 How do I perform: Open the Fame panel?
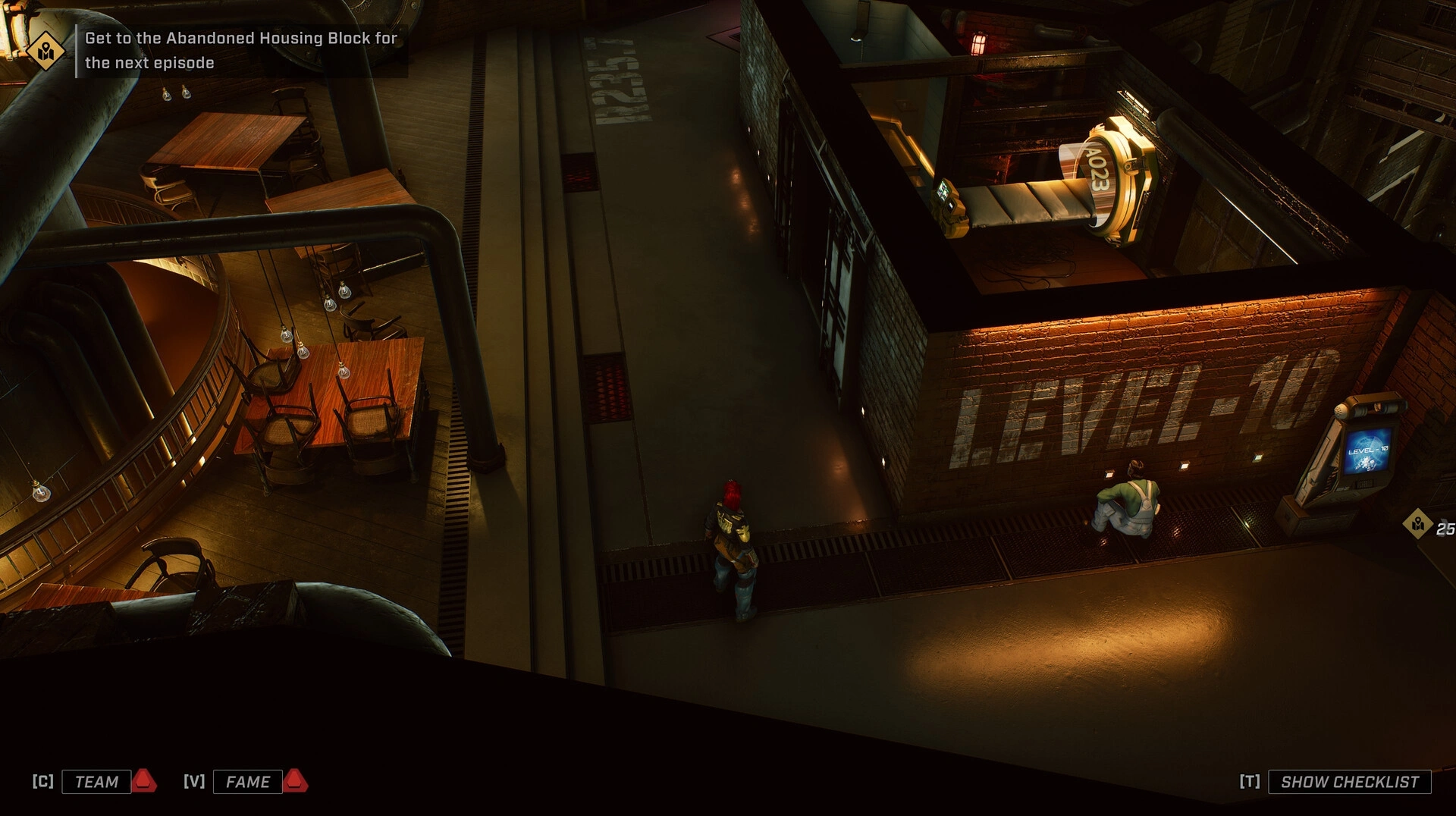(x=248, y=782)
